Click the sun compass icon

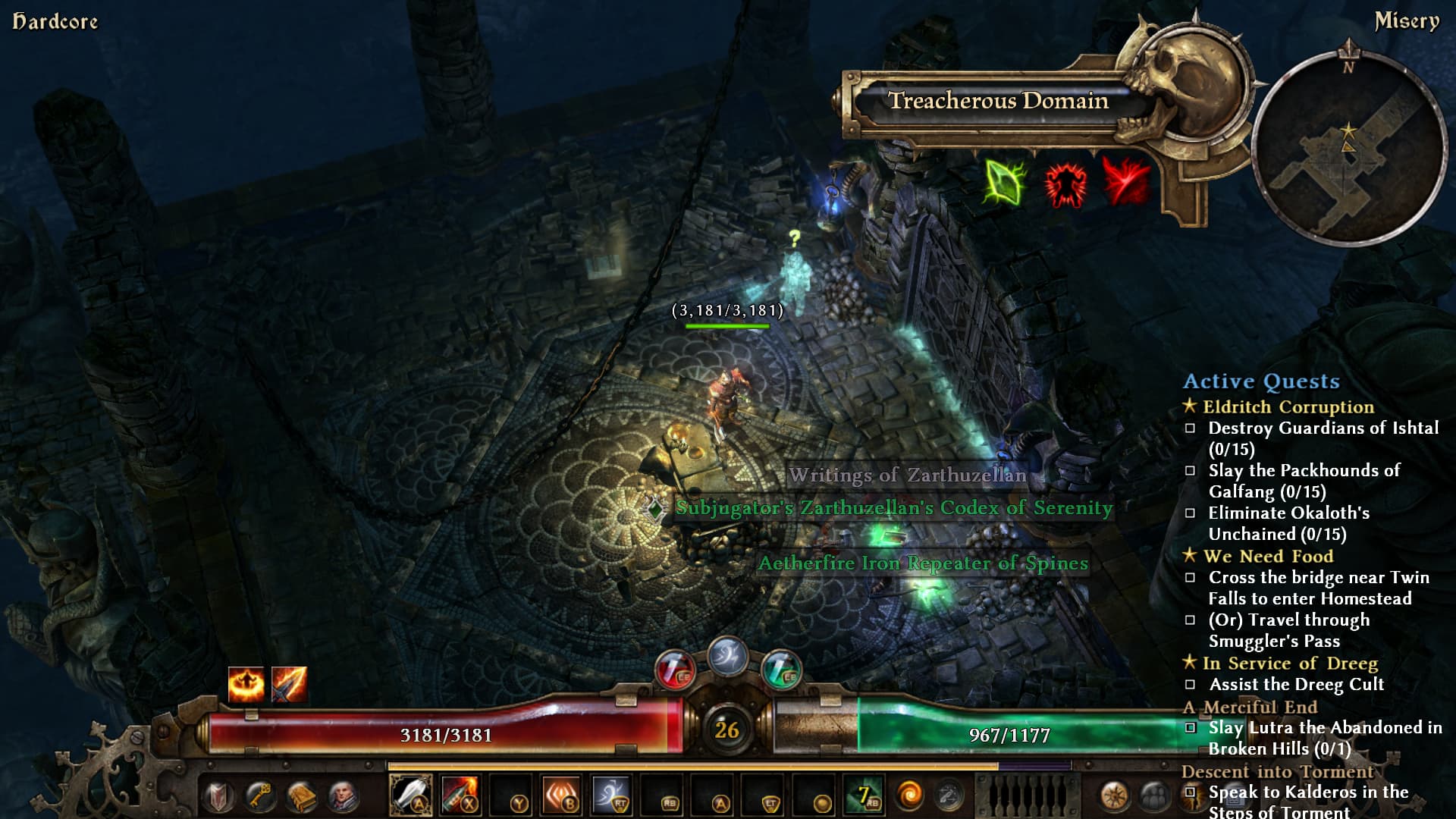(x=1115, y=796)
